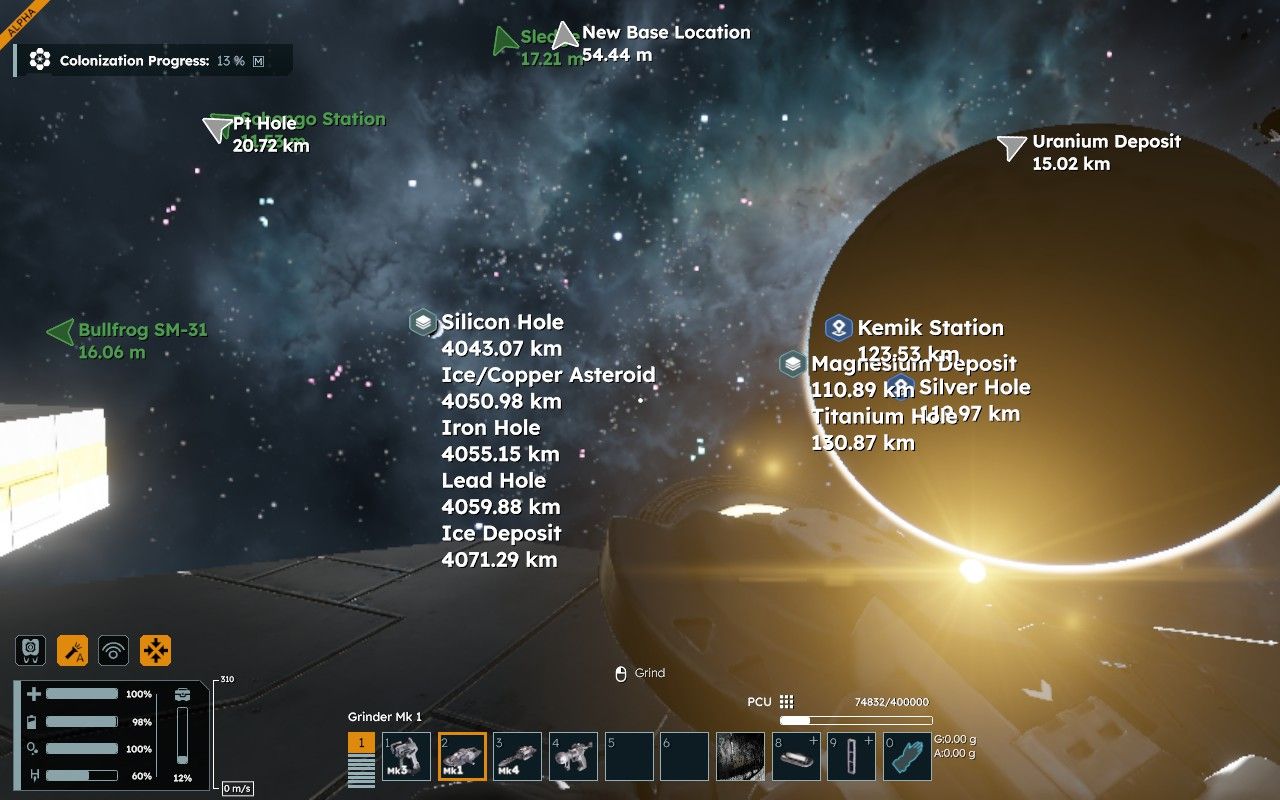Select the Kemik Station marker icon
This screenshot has width=1280, height=800.
(838, 327)
